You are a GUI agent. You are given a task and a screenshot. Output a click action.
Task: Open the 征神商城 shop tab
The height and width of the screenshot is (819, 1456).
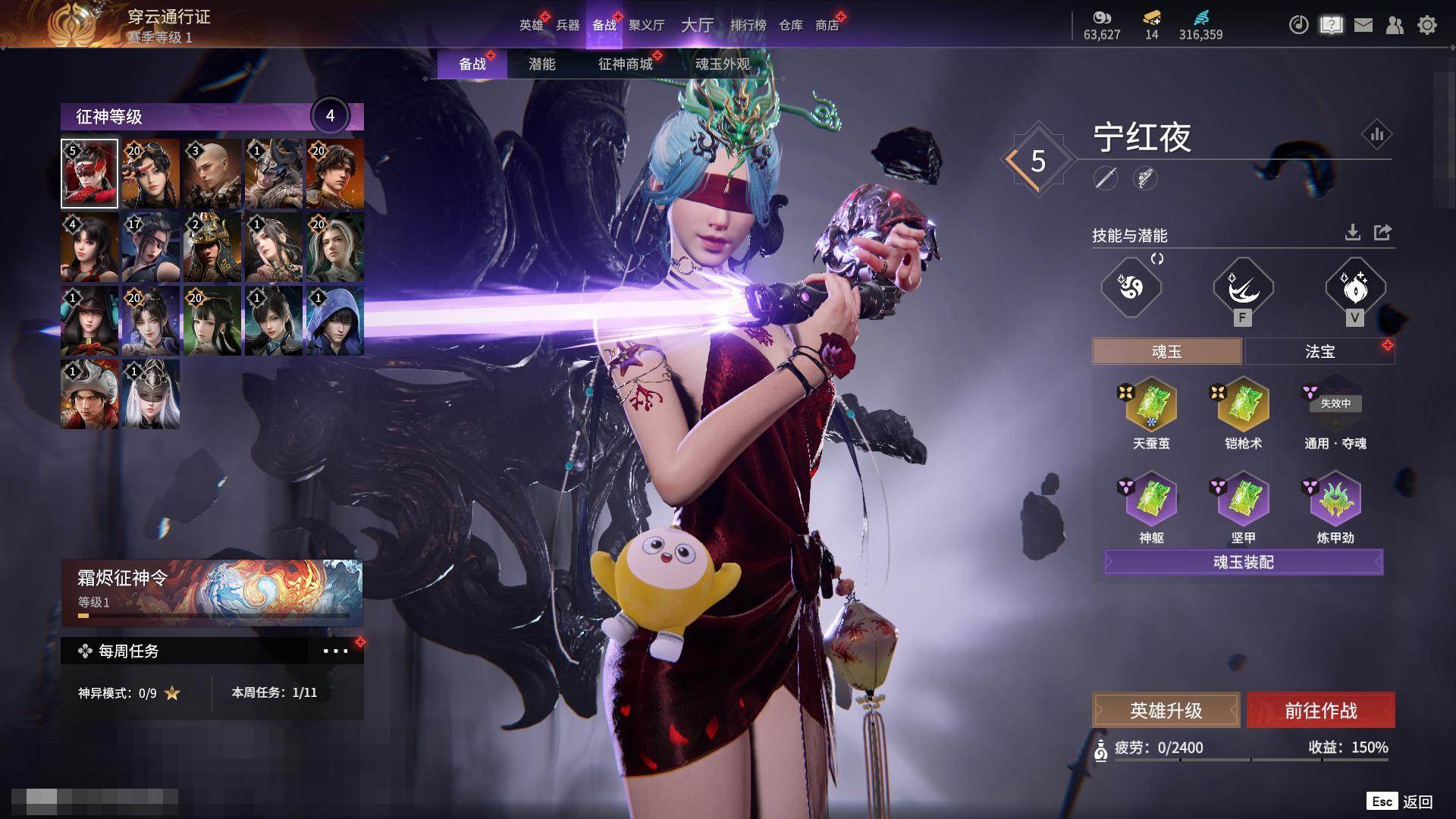pos(625,64)
